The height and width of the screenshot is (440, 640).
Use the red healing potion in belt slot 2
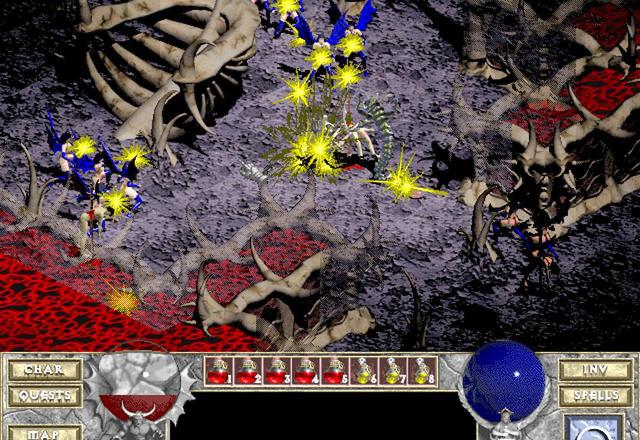click(248, 371)
